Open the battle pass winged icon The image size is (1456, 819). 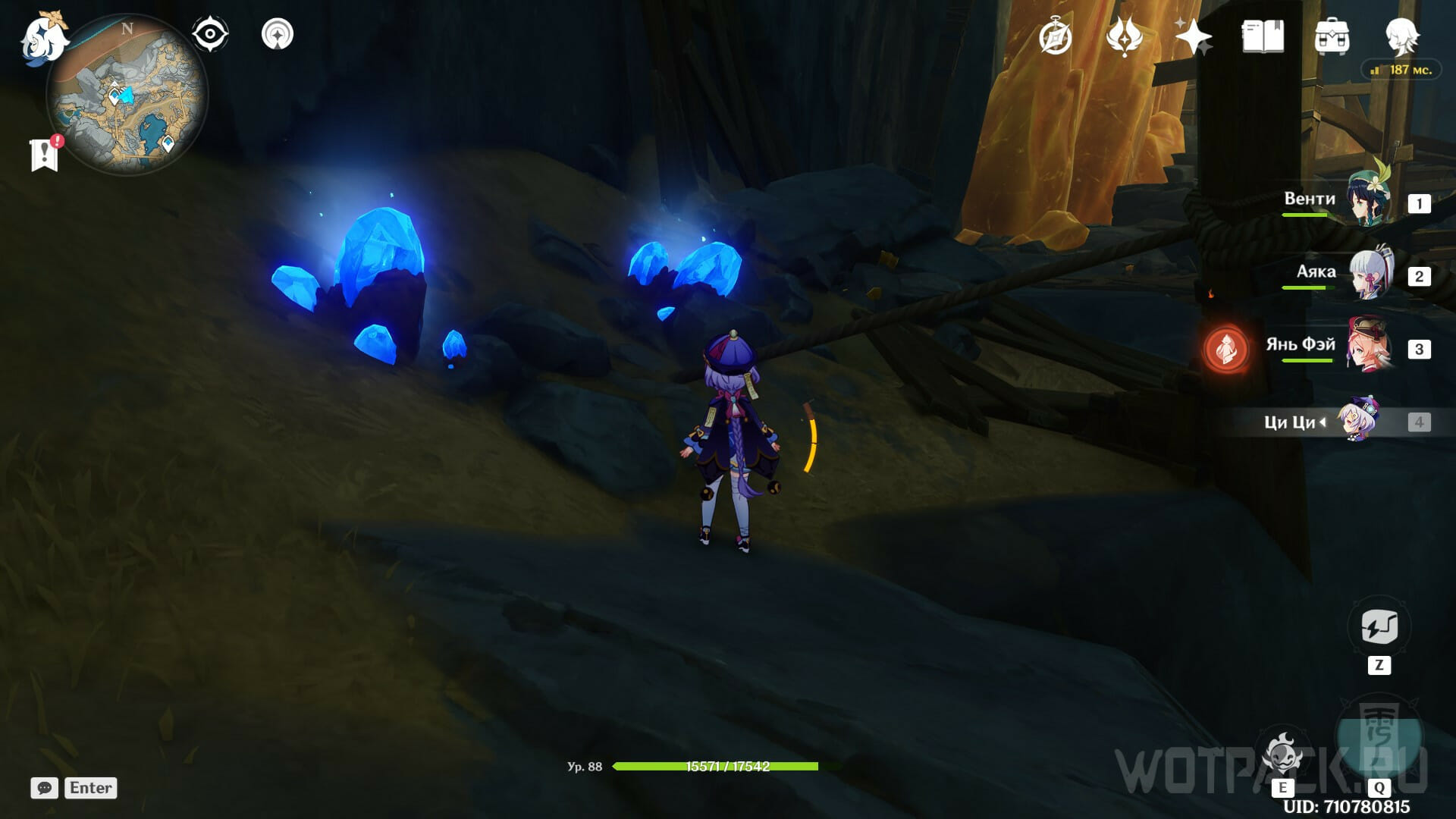click(1125, 36)
